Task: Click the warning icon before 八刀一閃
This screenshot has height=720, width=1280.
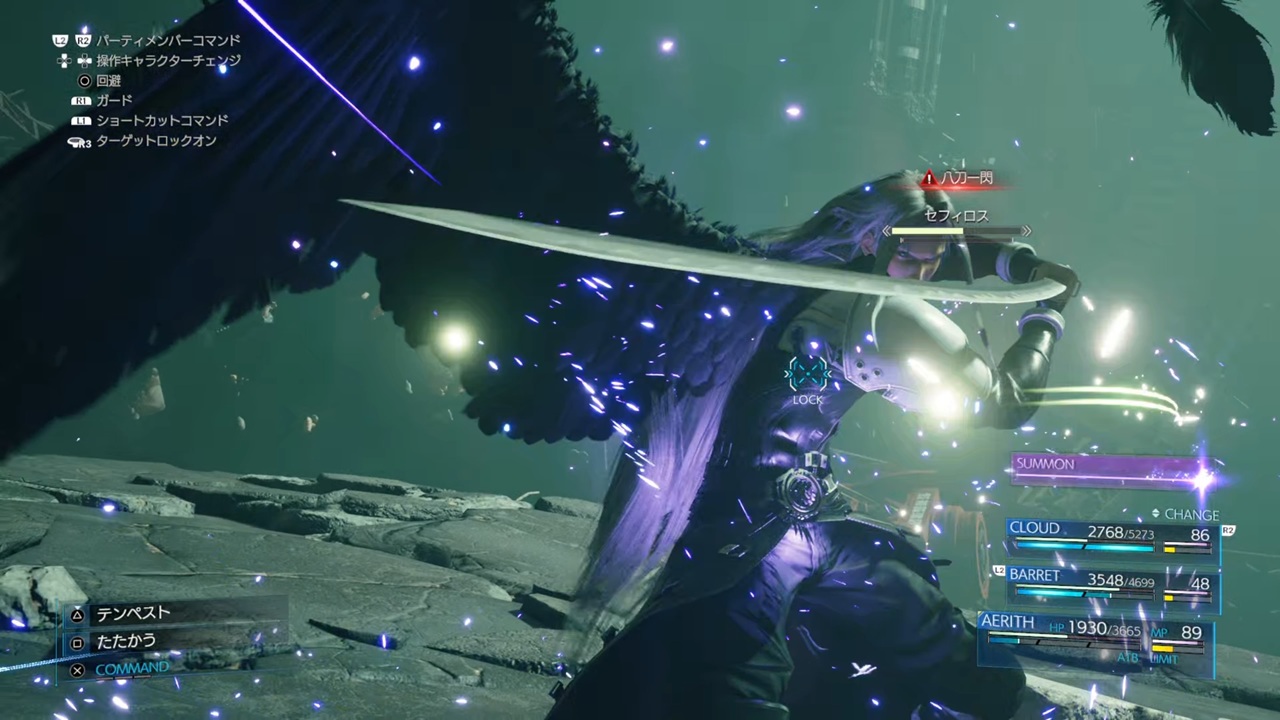Action: point(928,178)
